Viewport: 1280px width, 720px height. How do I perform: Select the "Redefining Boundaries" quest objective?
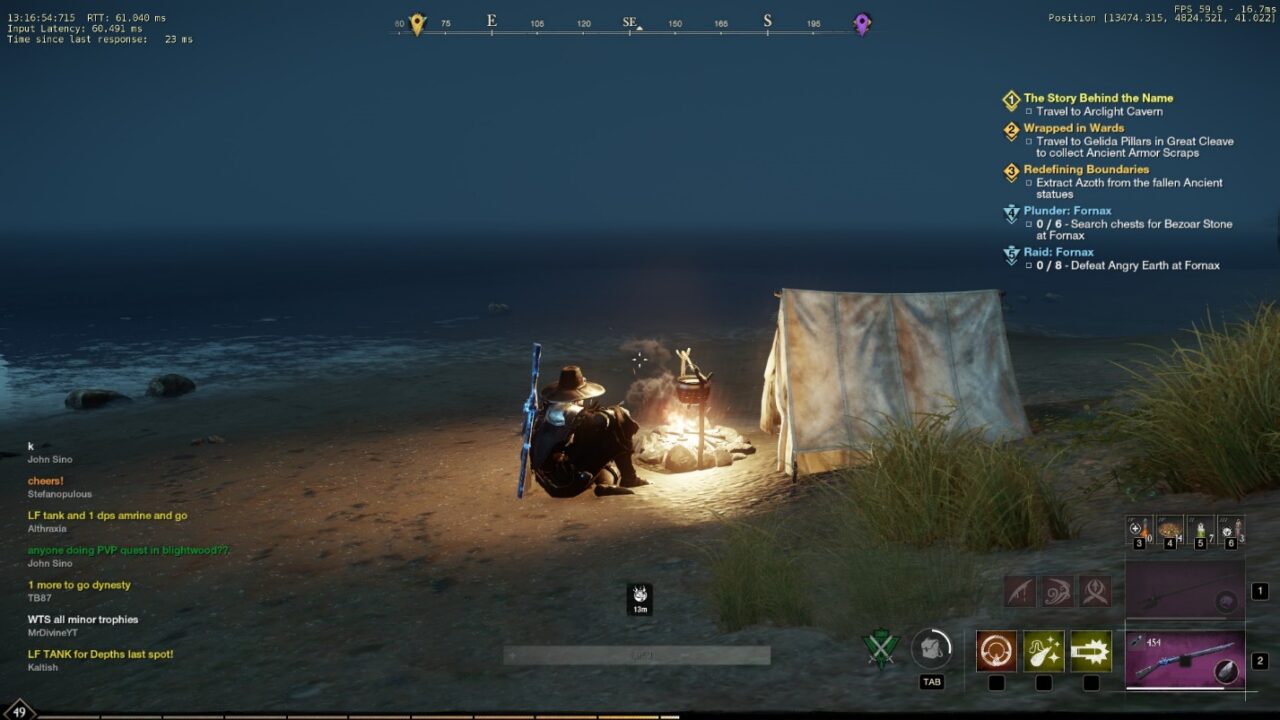(x=1086, y=169)
